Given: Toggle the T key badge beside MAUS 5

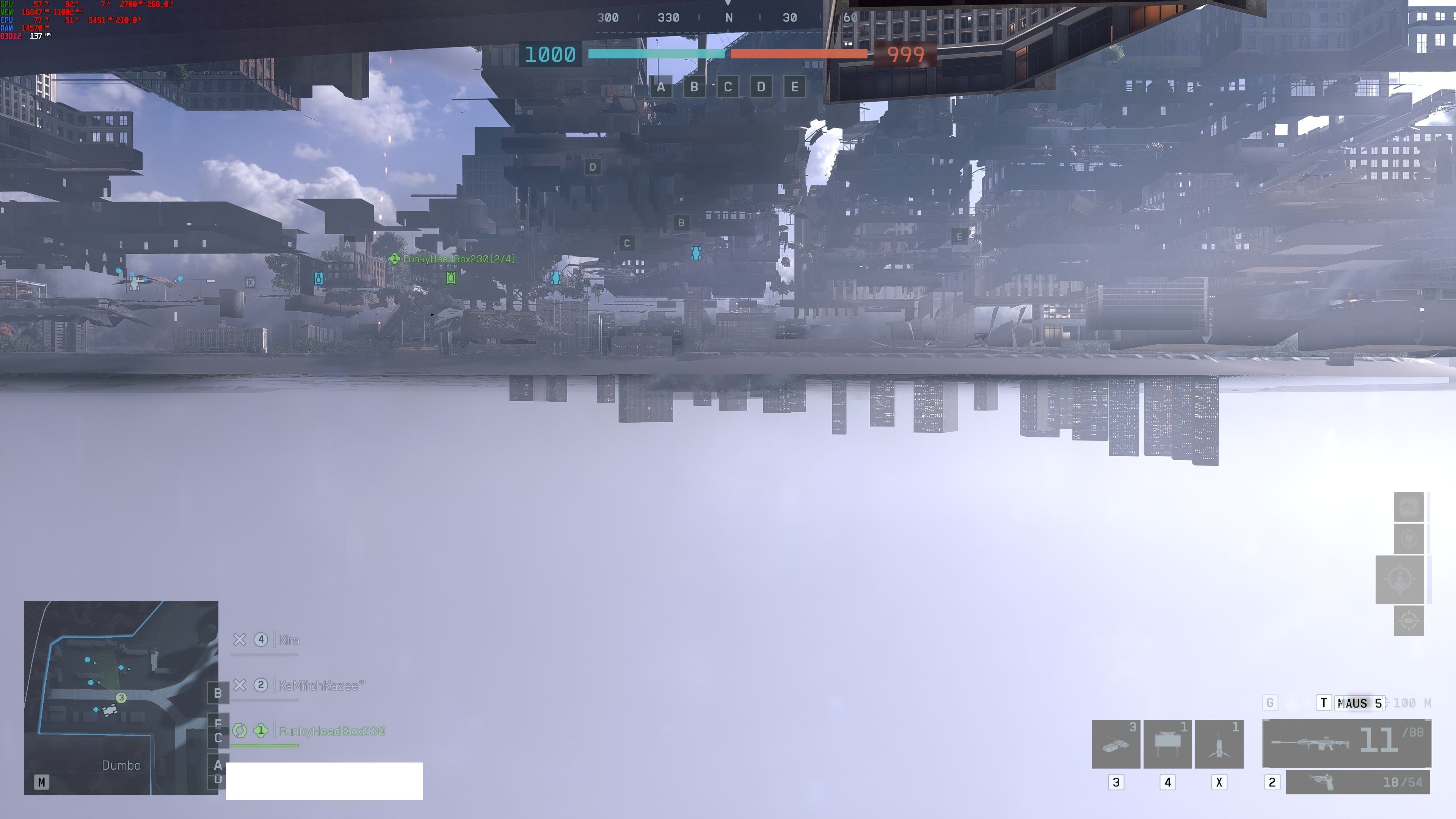Looking at the screenshot, I should (x=1324, y=702).
